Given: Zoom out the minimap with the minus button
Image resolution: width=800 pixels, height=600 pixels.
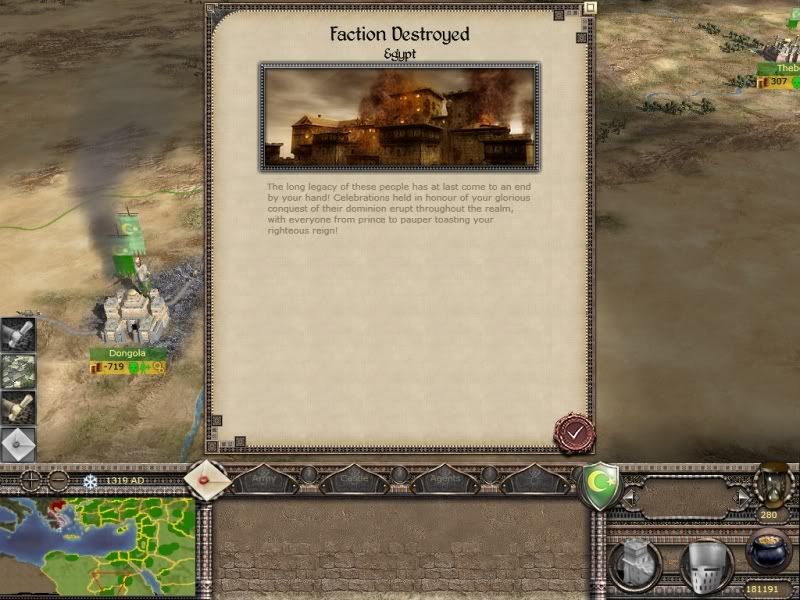Looking at the screenshot, I should (58, 481).
